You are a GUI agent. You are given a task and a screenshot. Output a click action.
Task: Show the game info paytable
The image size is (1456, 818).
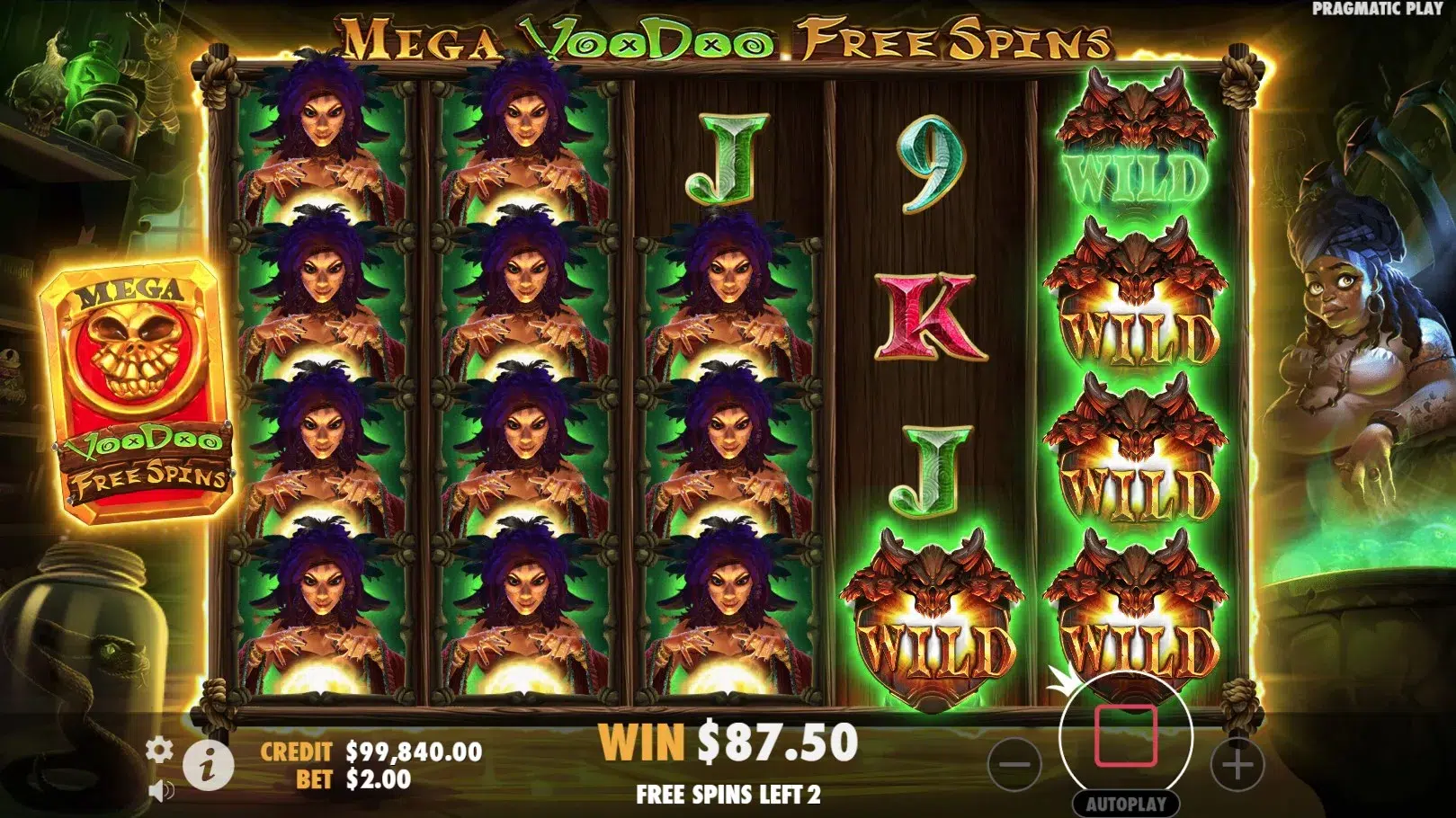click(209, 766)
